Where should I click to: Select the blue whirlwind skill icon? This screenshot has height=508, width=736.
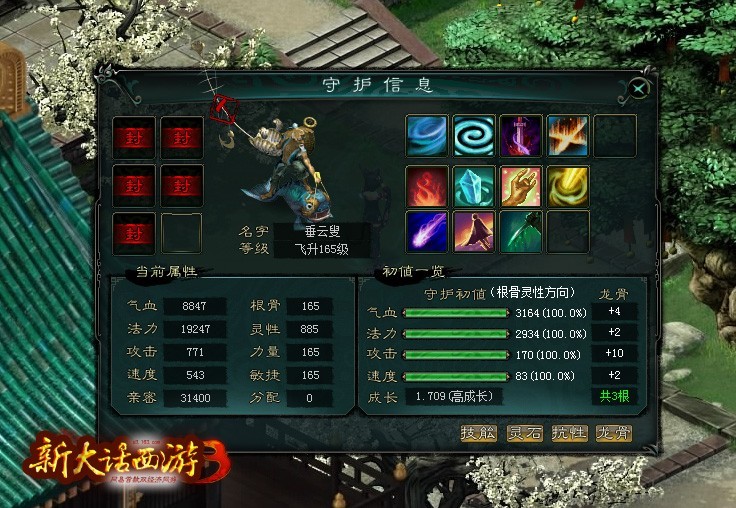pos(426,136)
